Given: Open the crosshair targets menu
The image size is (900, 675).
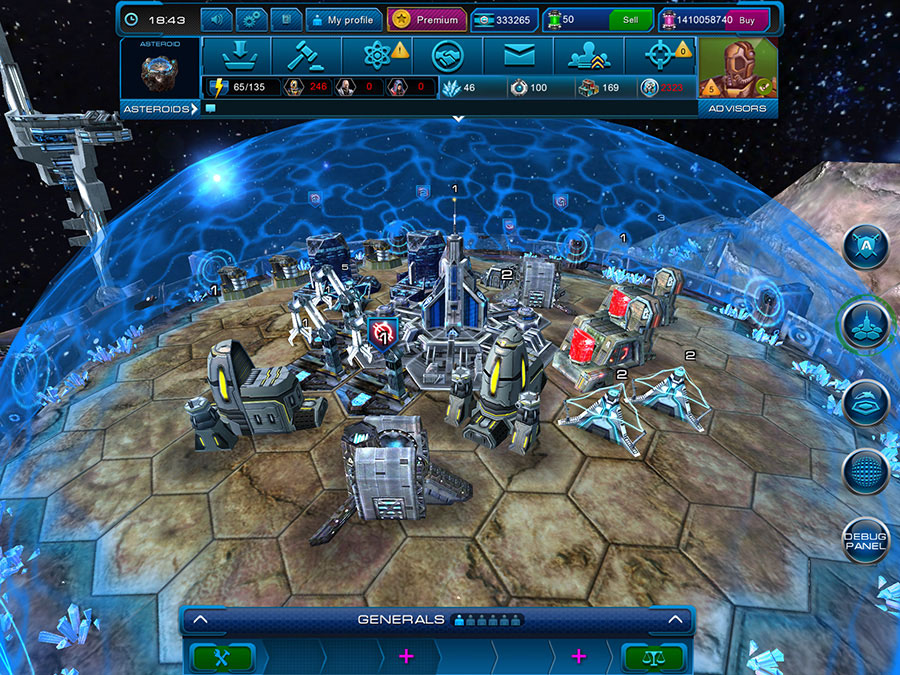Looking at the screenshot, I should coord(660,56).
